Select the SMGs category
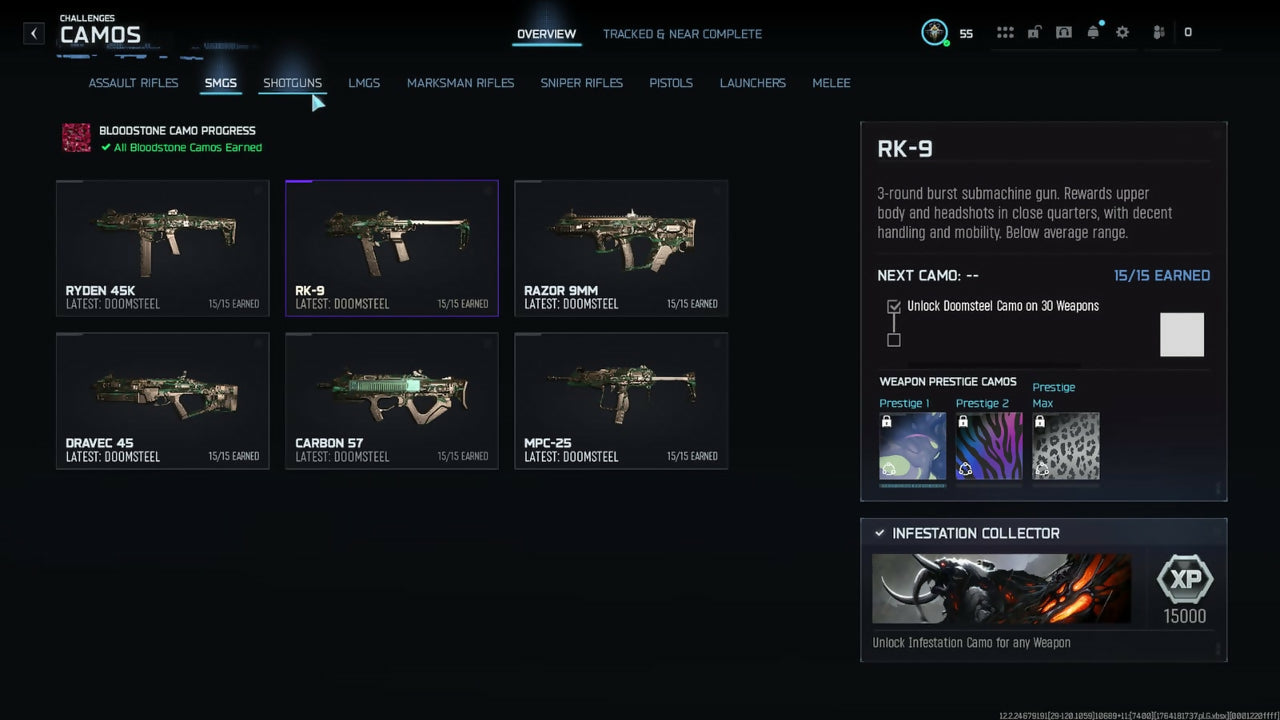1280x720 pixels. coord(220,83)
